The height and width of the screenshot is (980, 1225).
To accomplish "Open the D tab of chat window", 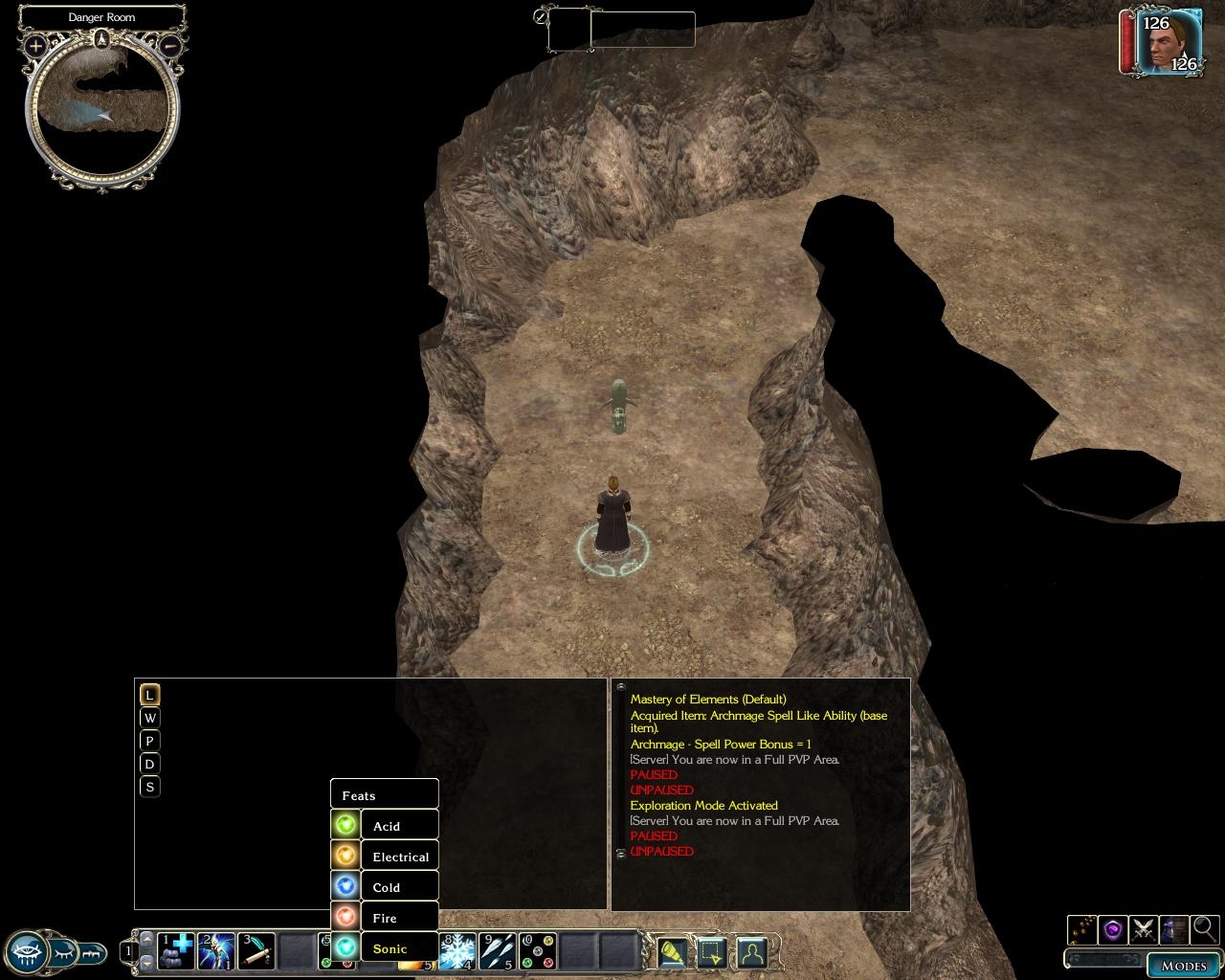I will [149, 764].
